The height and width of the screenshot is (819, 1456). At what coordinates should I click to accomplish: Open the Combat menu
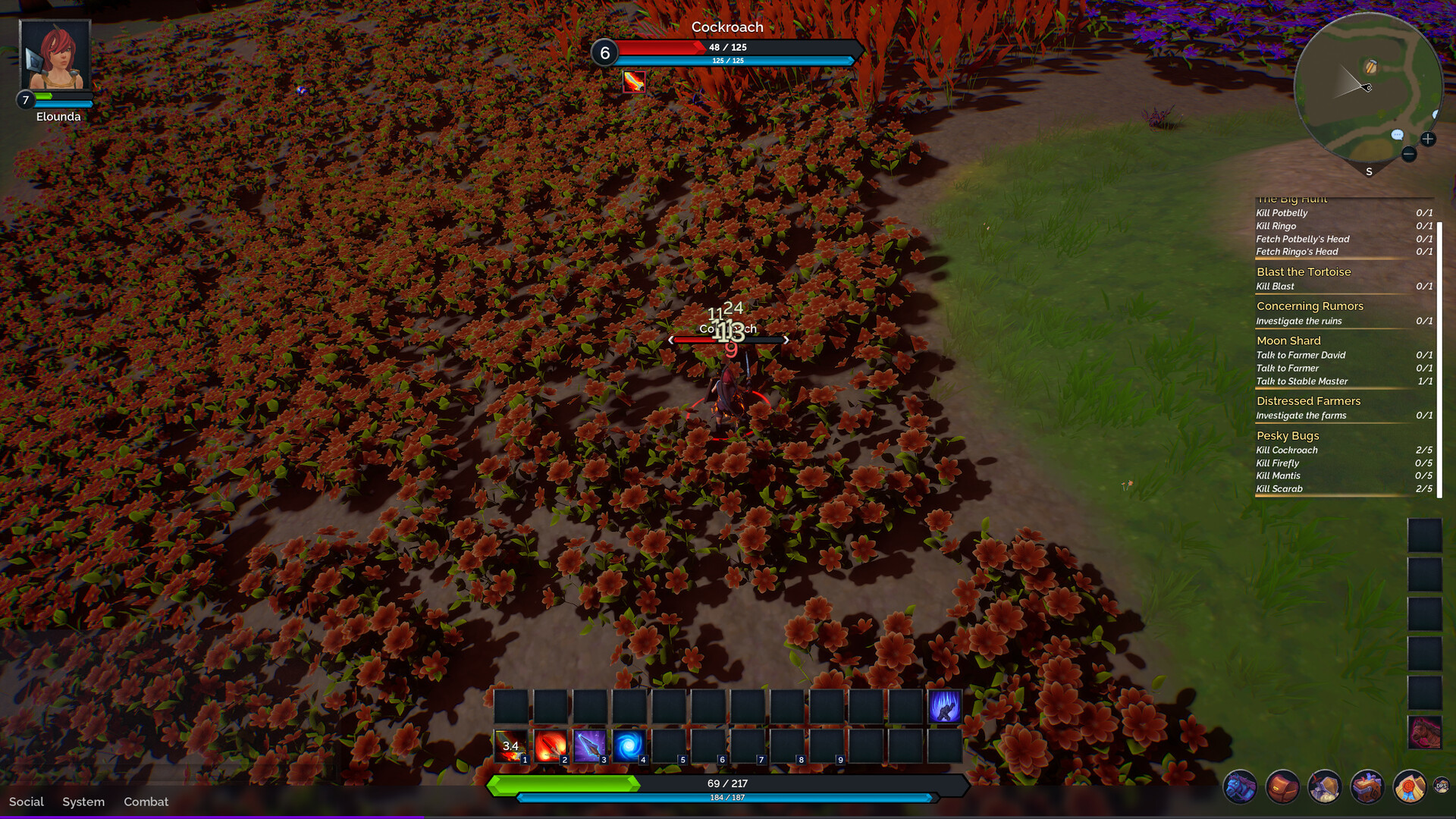(146, 802)
